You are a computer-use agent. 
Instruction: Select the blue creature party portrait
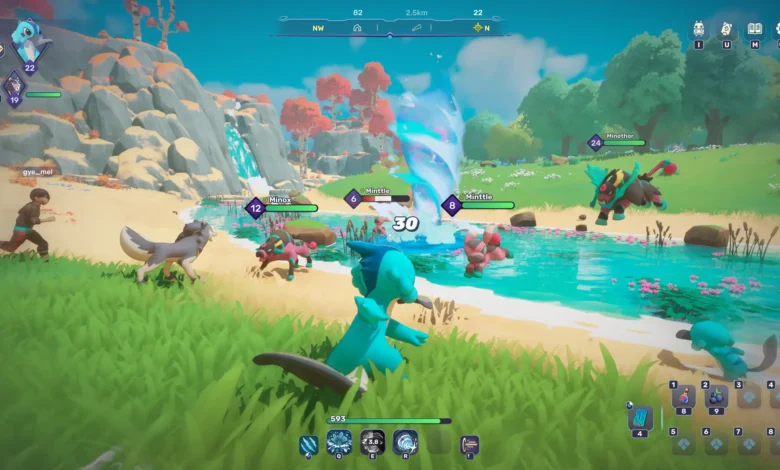(28, 42)
